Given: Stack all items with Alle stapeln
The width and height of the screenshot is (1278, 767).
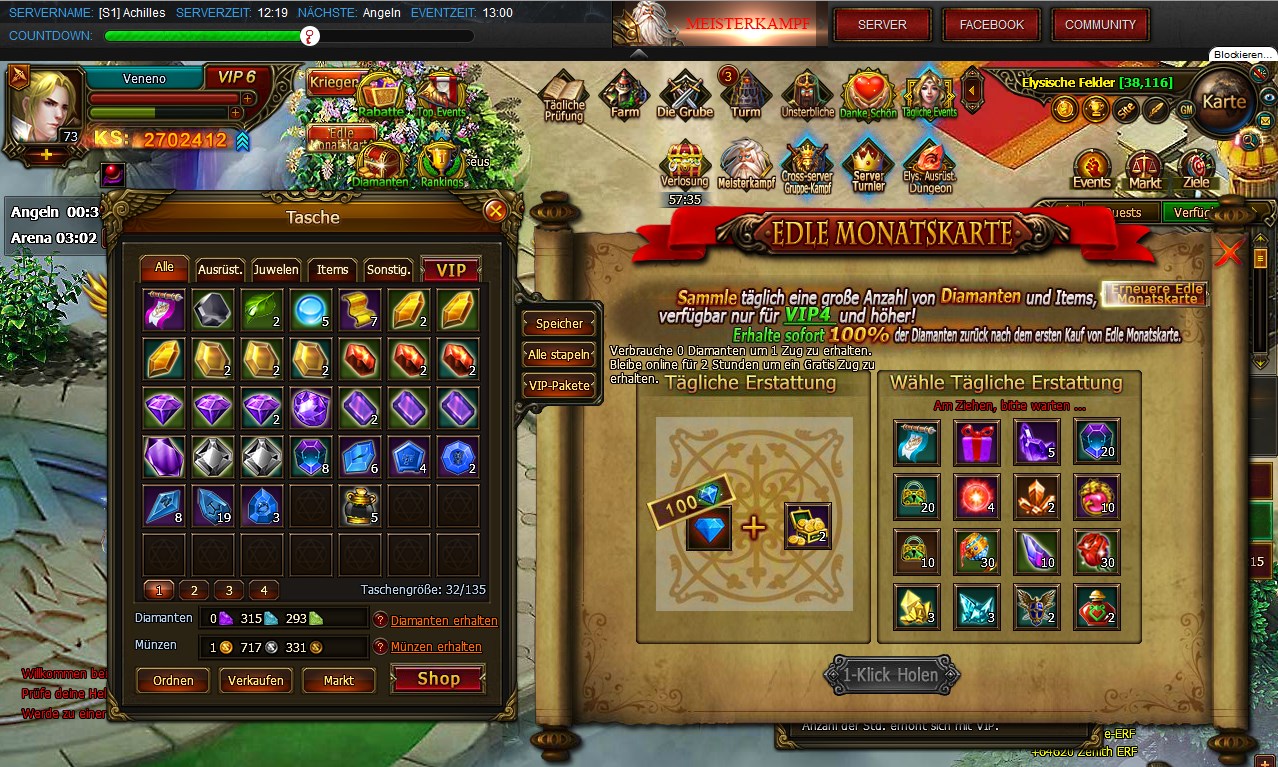Looking at the screenshot, I should pos(559,354).
